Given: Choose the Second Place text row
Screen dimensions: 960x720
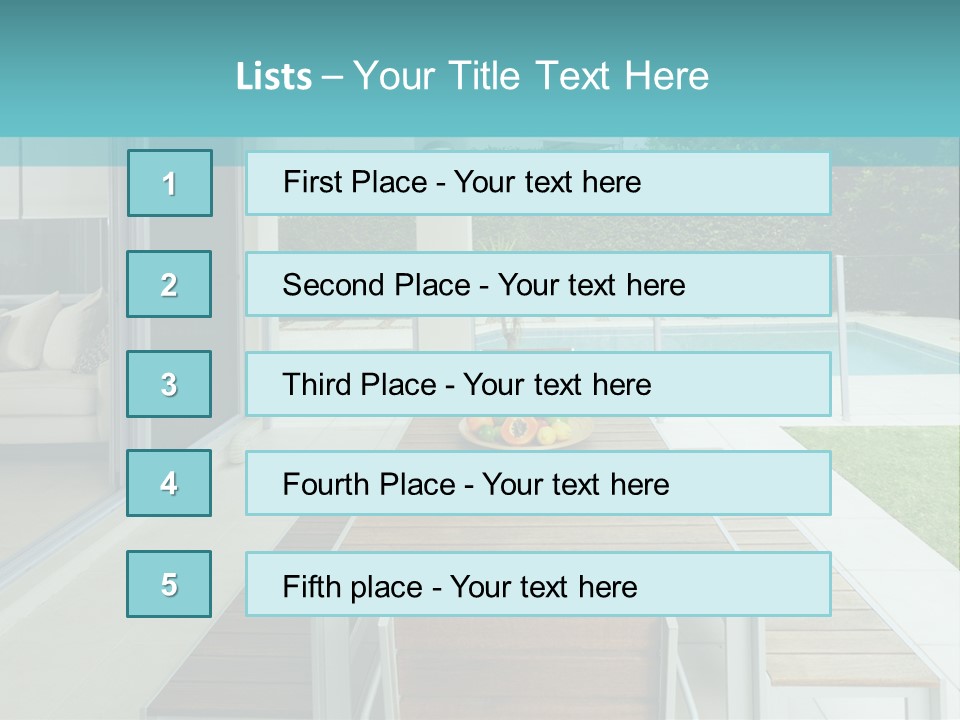Looking at the screenshot, I should [538, 284].
